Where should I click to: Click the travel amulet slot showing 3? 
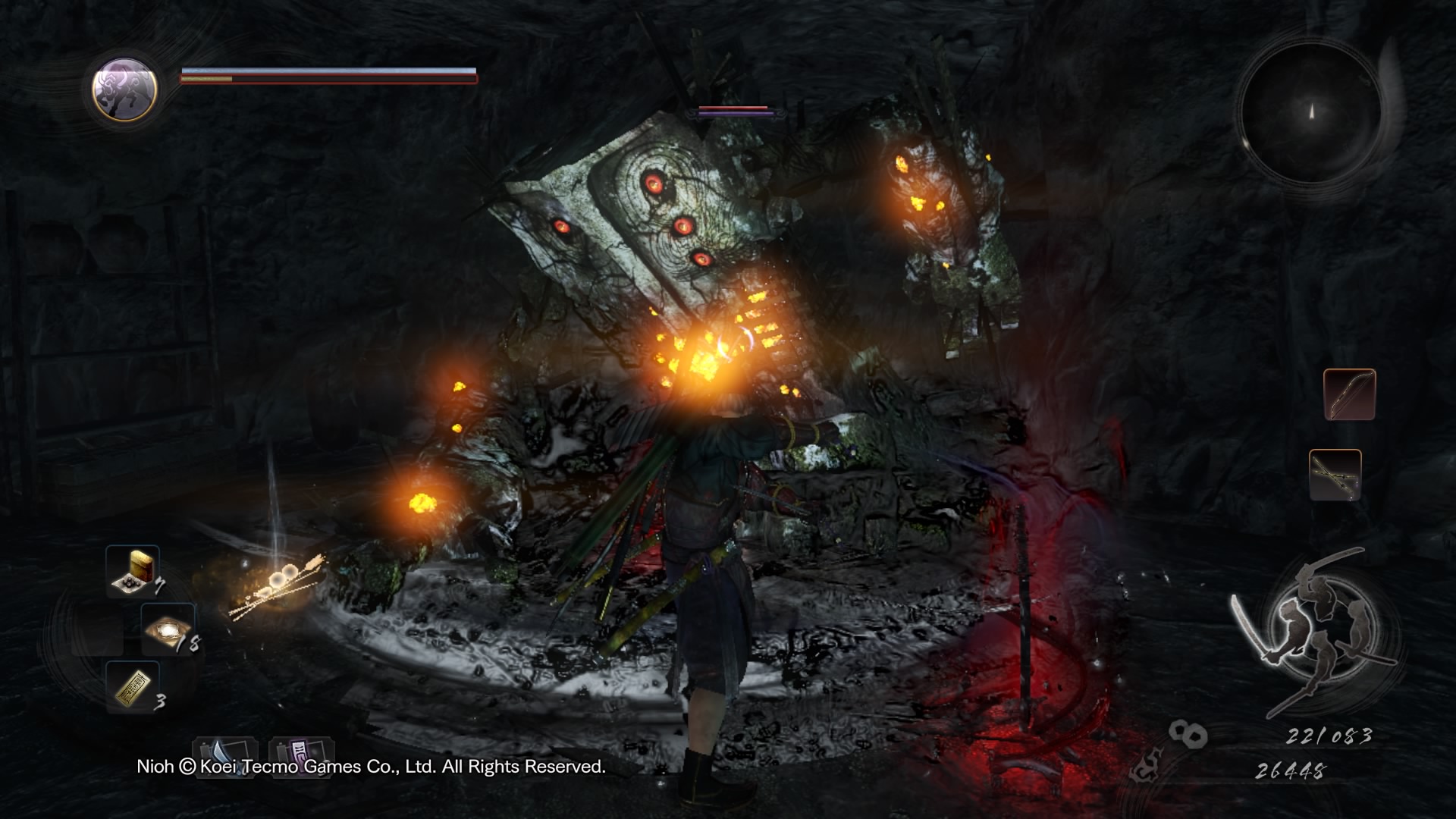click(x=134, y=688)
